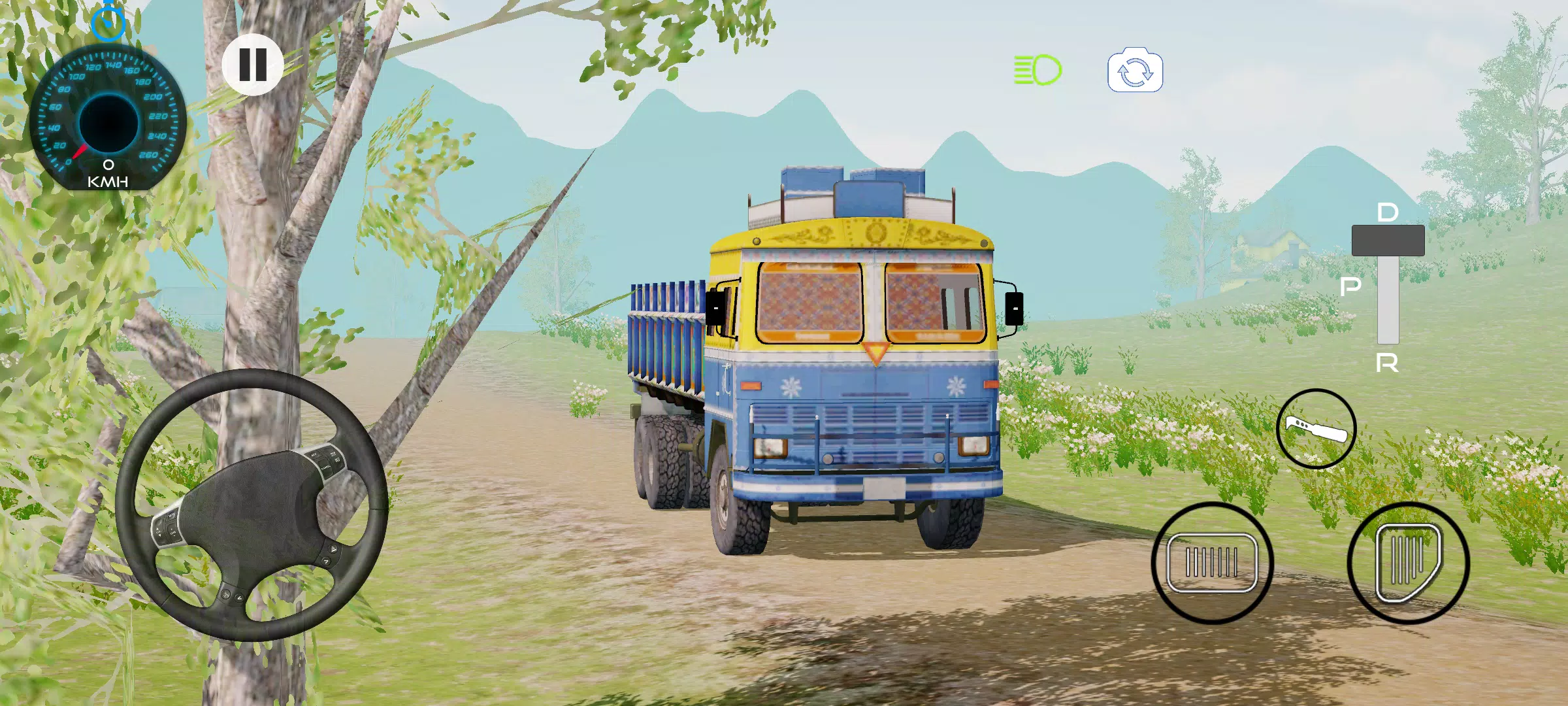Switch camera view with the camera icon
This screenshot has width=1568, height=706.
pyautogui.click(x=1135, y=71)
